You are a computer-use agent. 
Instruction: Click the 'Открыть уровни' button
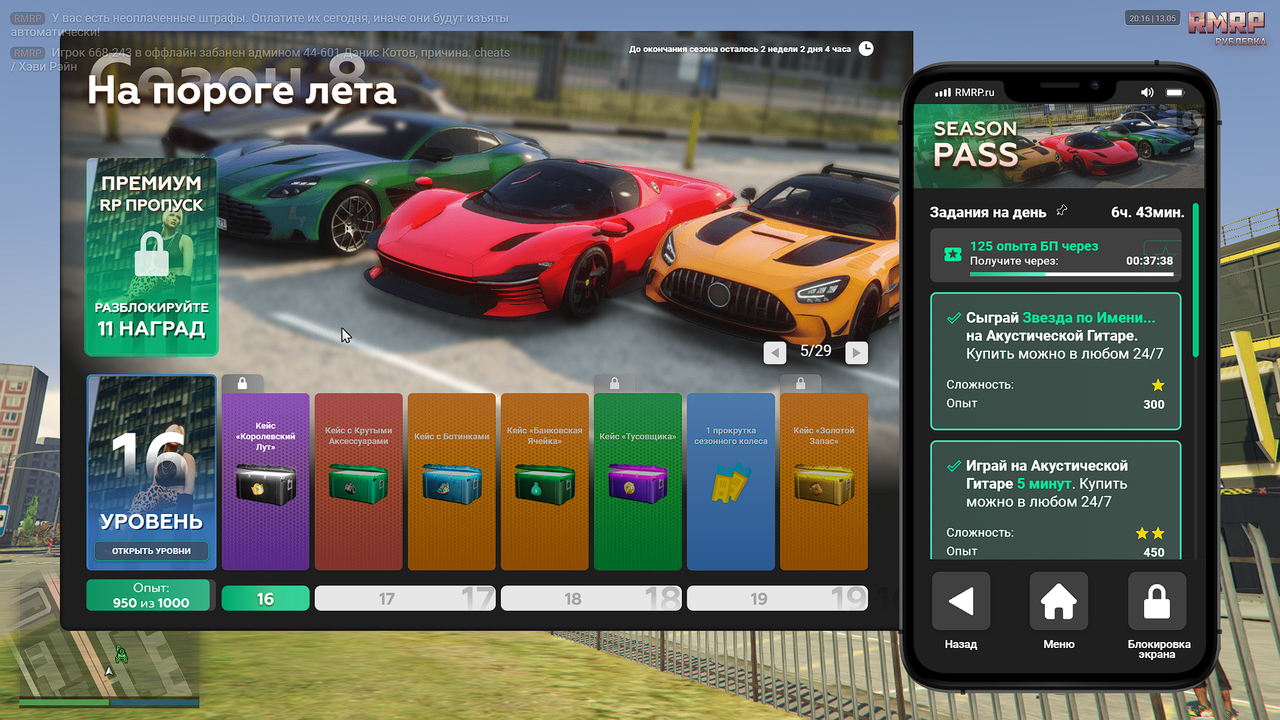coord(151,551)
